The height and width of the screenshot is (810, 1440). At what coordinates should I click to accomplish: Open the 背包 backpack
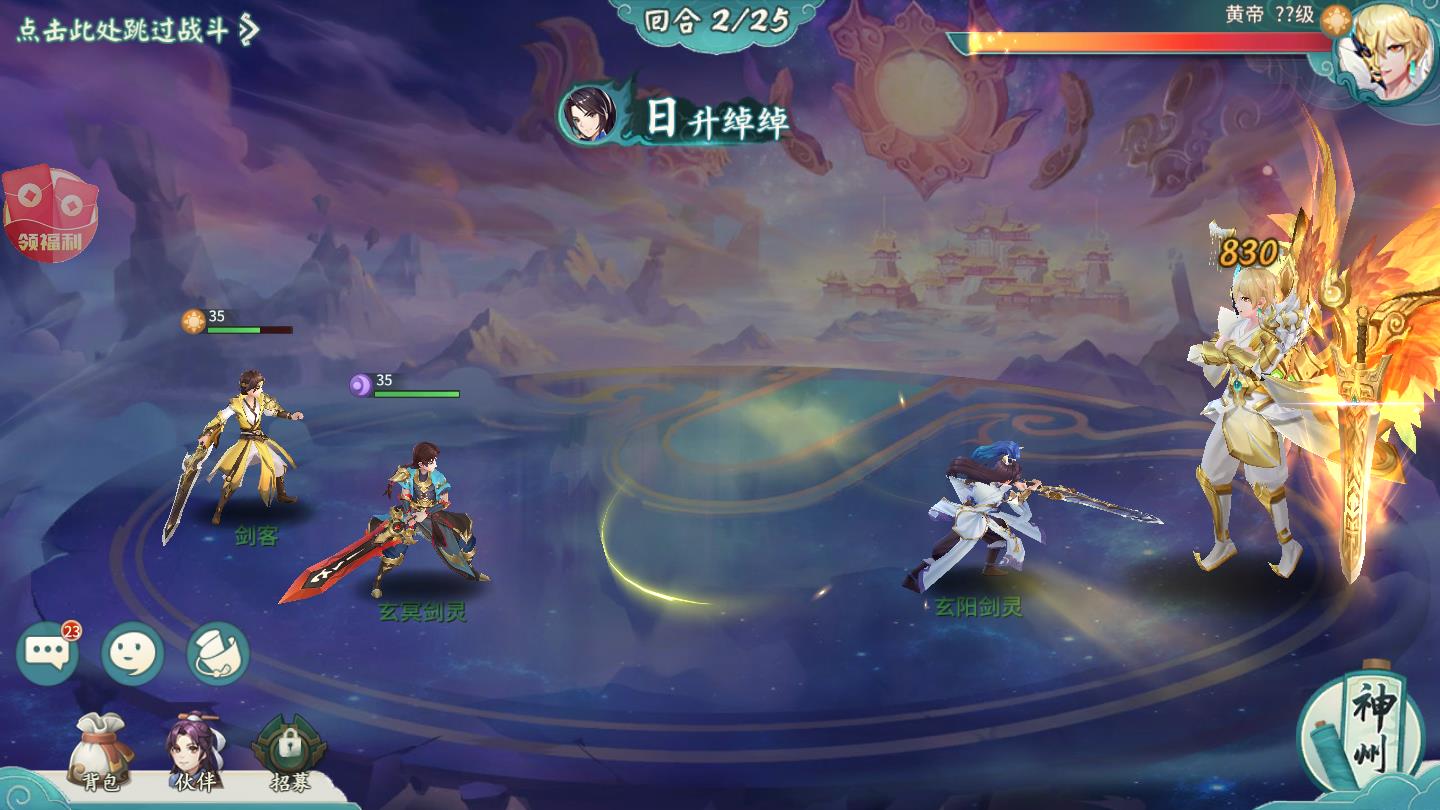coord(99,750)
